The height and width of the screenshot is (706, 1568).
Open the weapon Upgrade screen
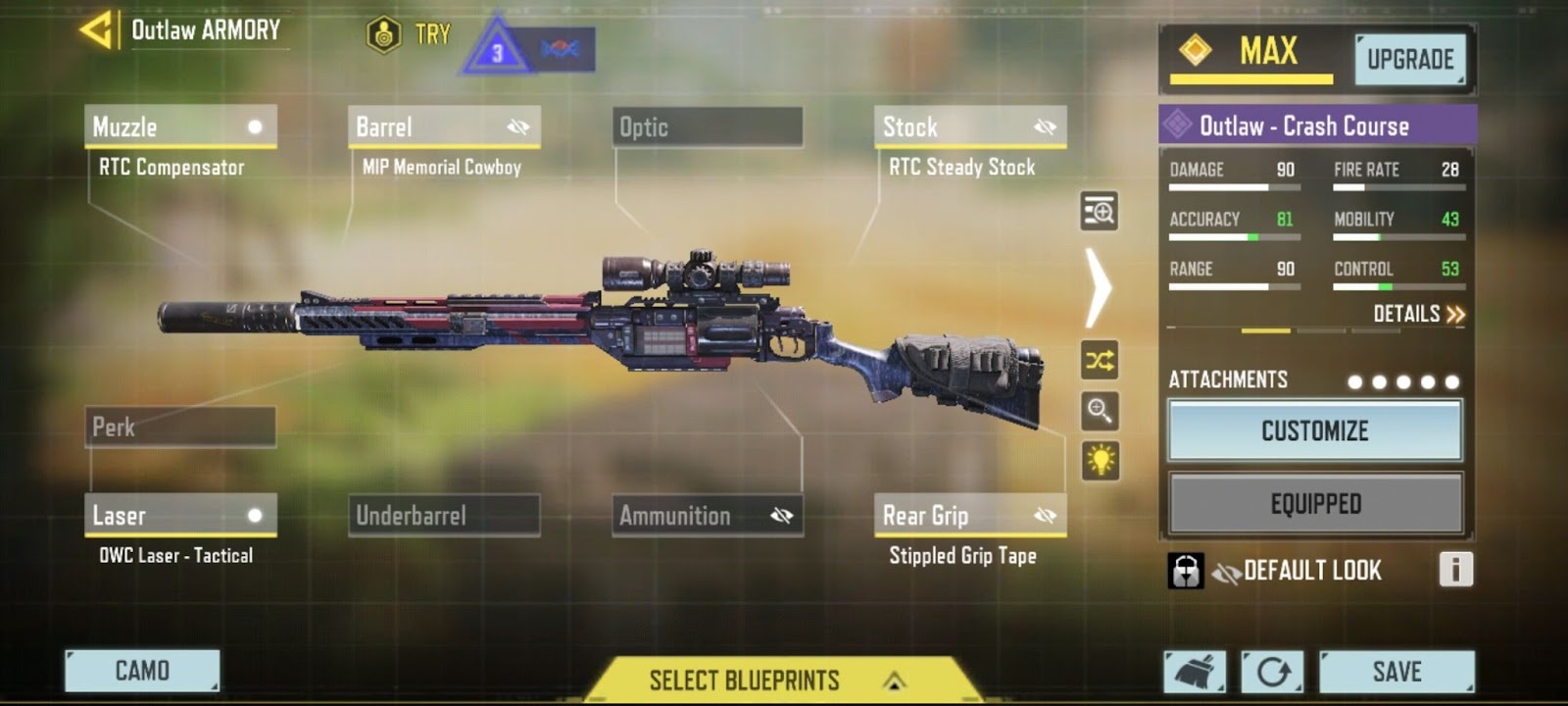click(1410, 60)
